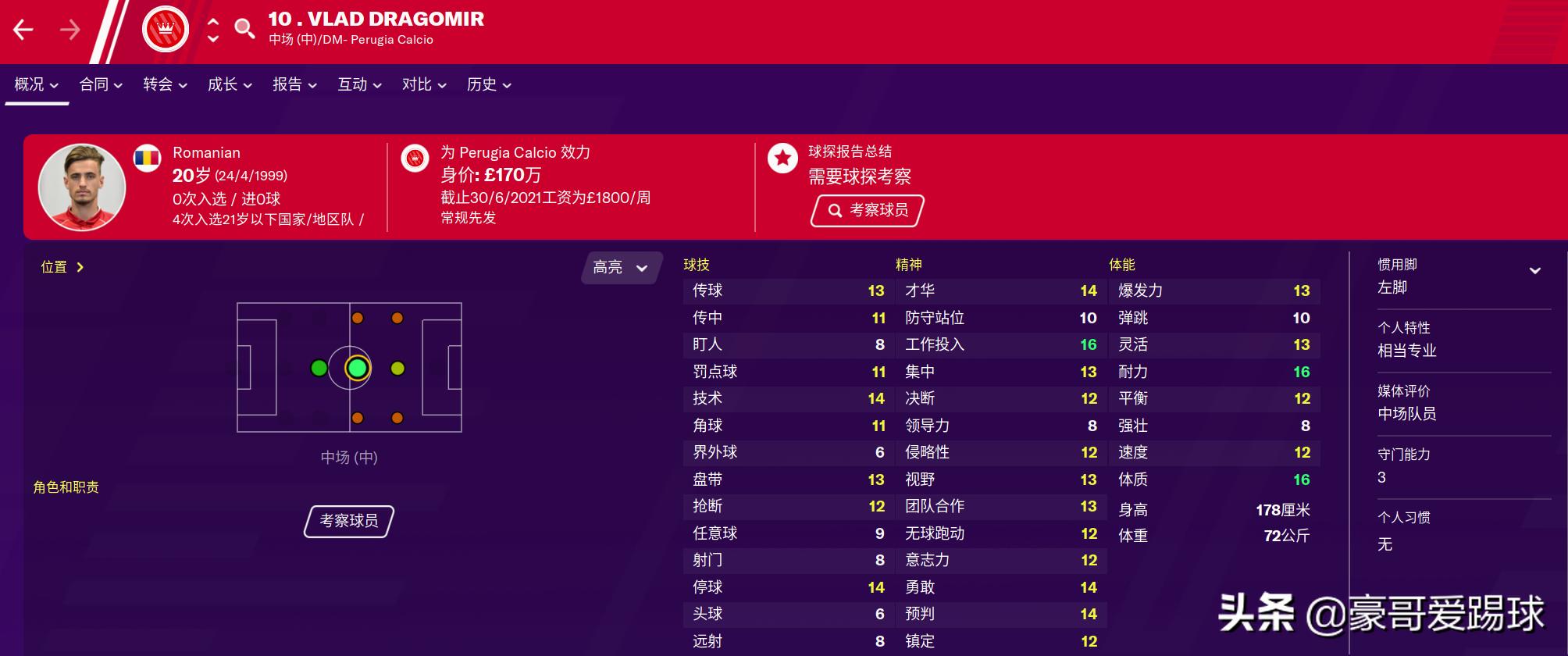
Task: Open the 高亮 highlight dropdown
Action: [619, 268]
